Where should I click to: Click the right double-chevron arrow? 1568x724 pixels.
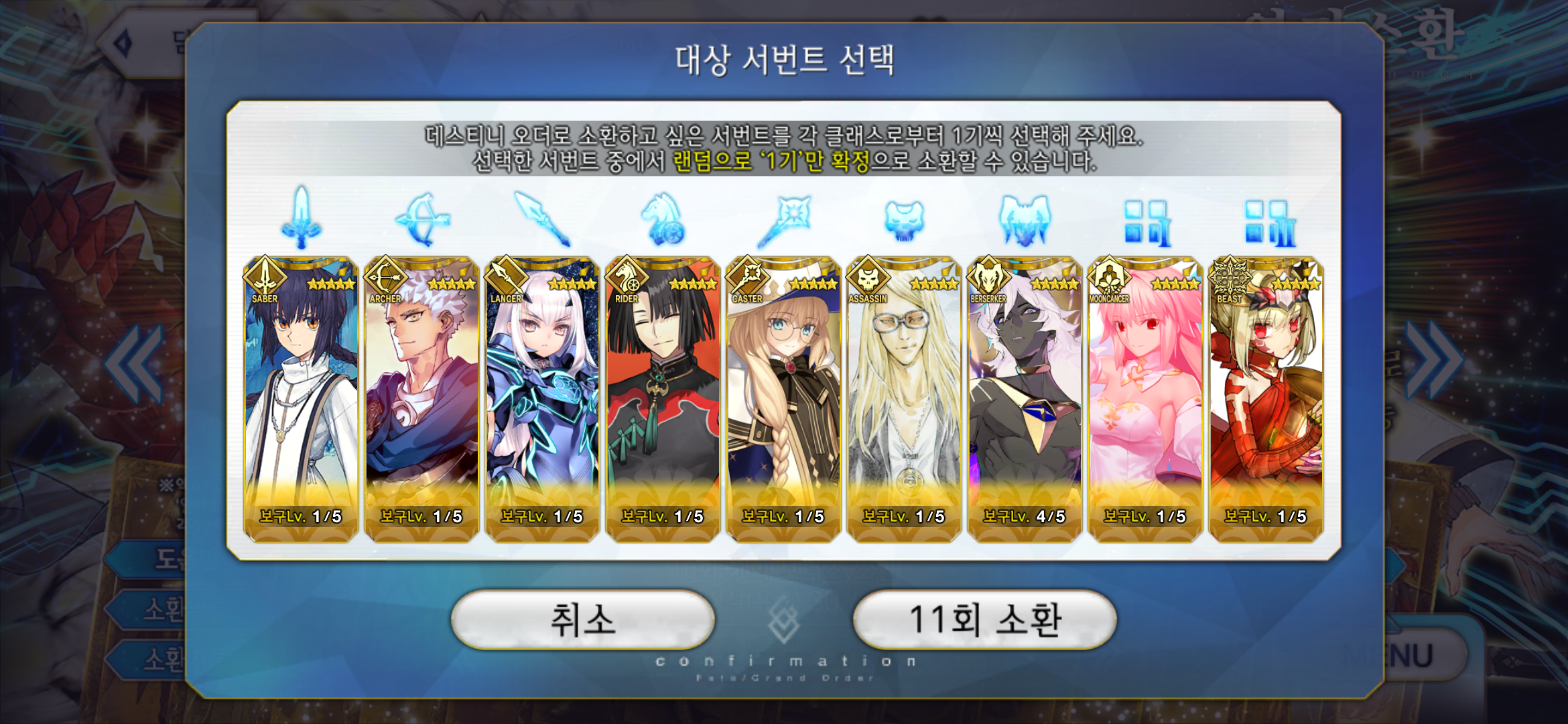pyautogui.click(x=1433, y=362)
